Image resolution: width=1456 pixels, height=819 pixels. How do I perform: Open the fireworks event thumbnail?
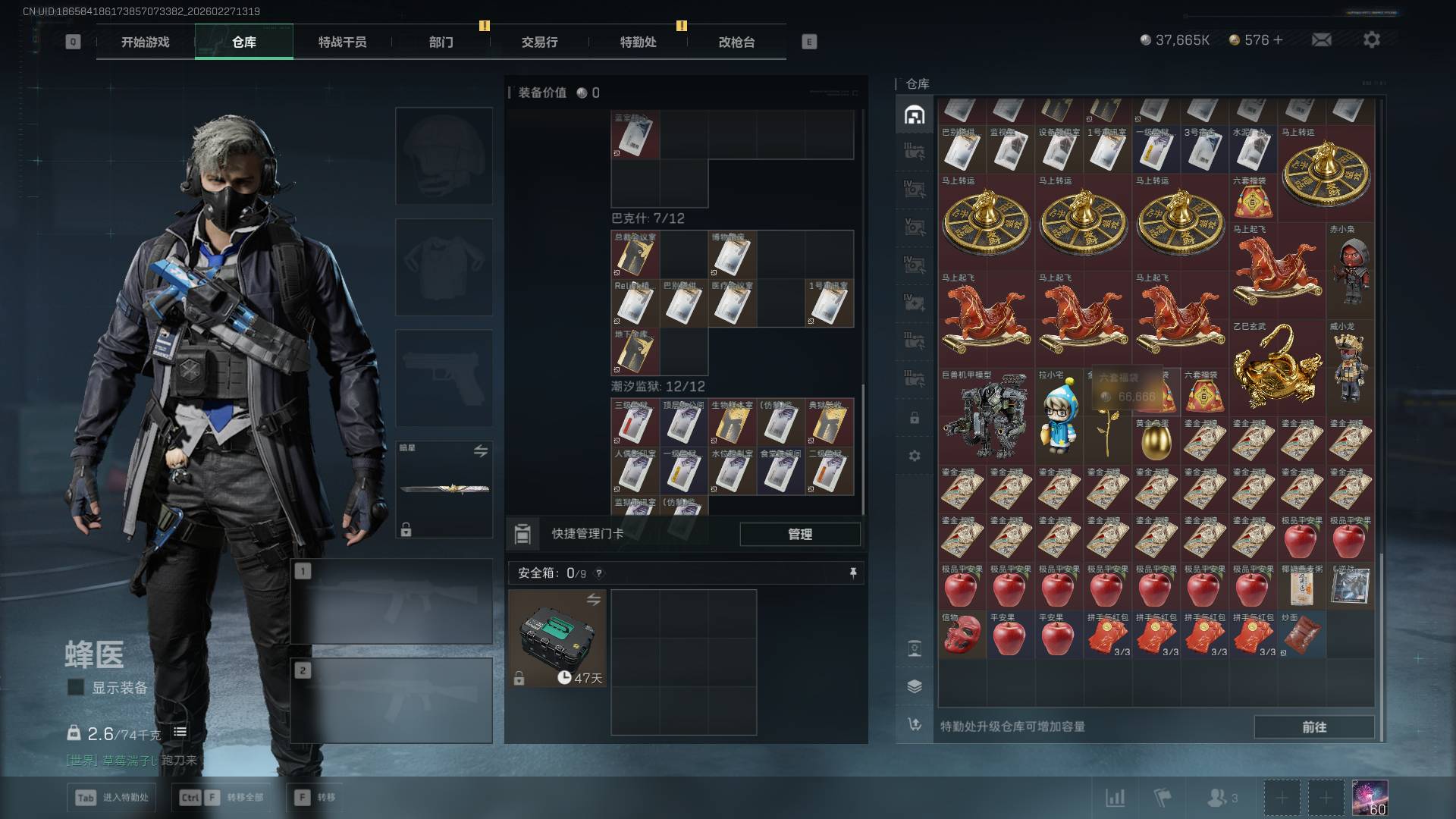point(1370,798)
